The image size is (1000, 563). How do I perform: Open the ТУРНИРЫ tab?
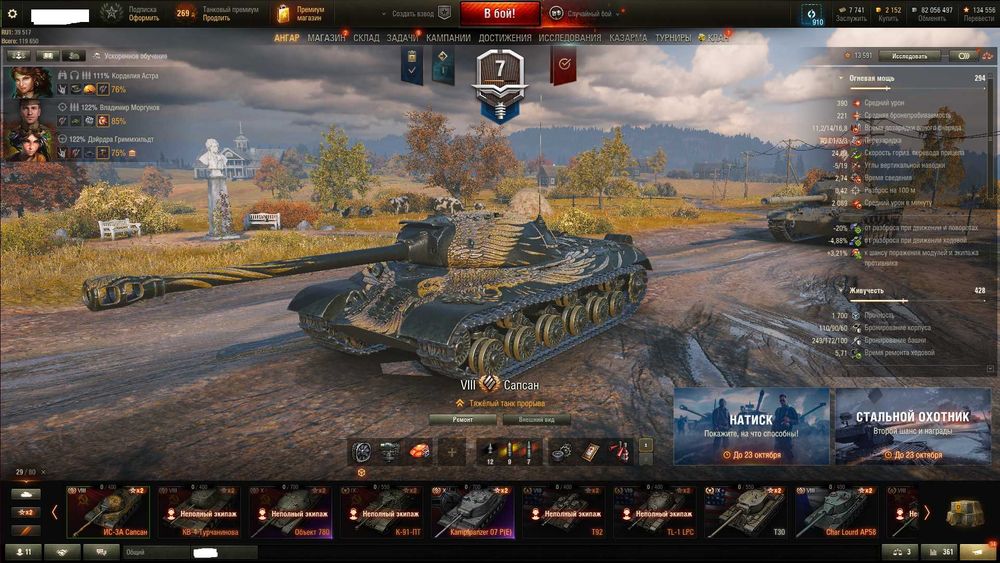tap(673, 38)
